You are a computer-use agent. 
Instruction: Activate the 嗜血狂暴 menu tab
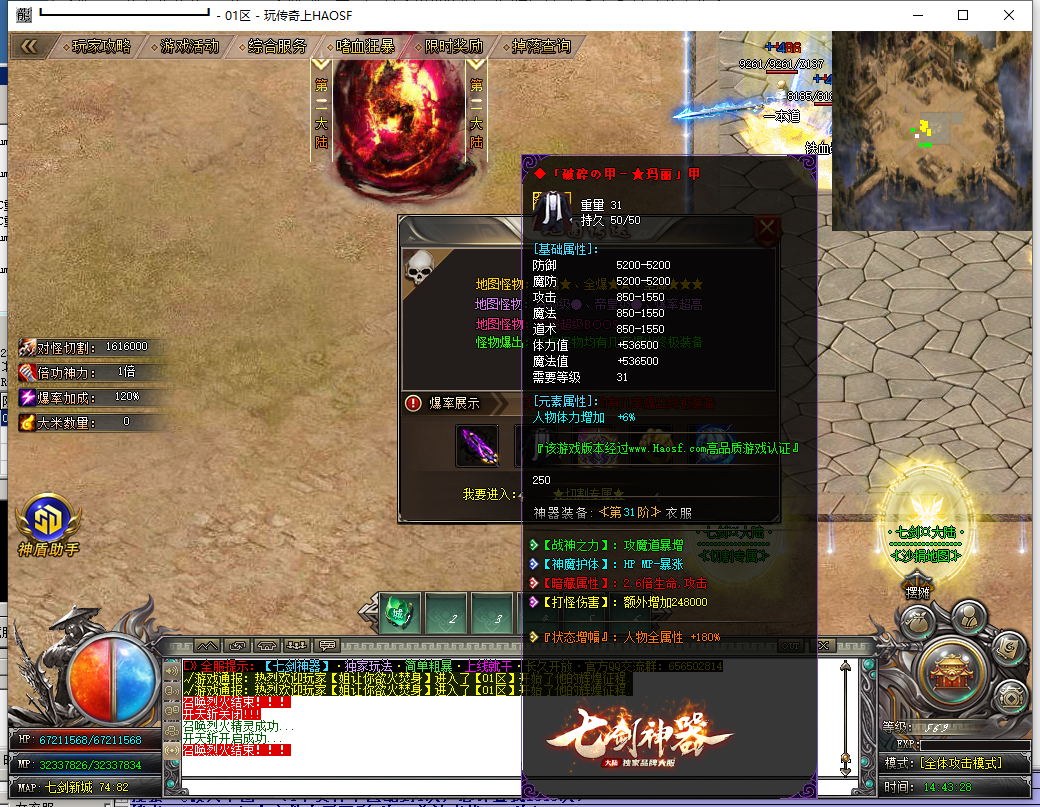(x=365, y=46)
